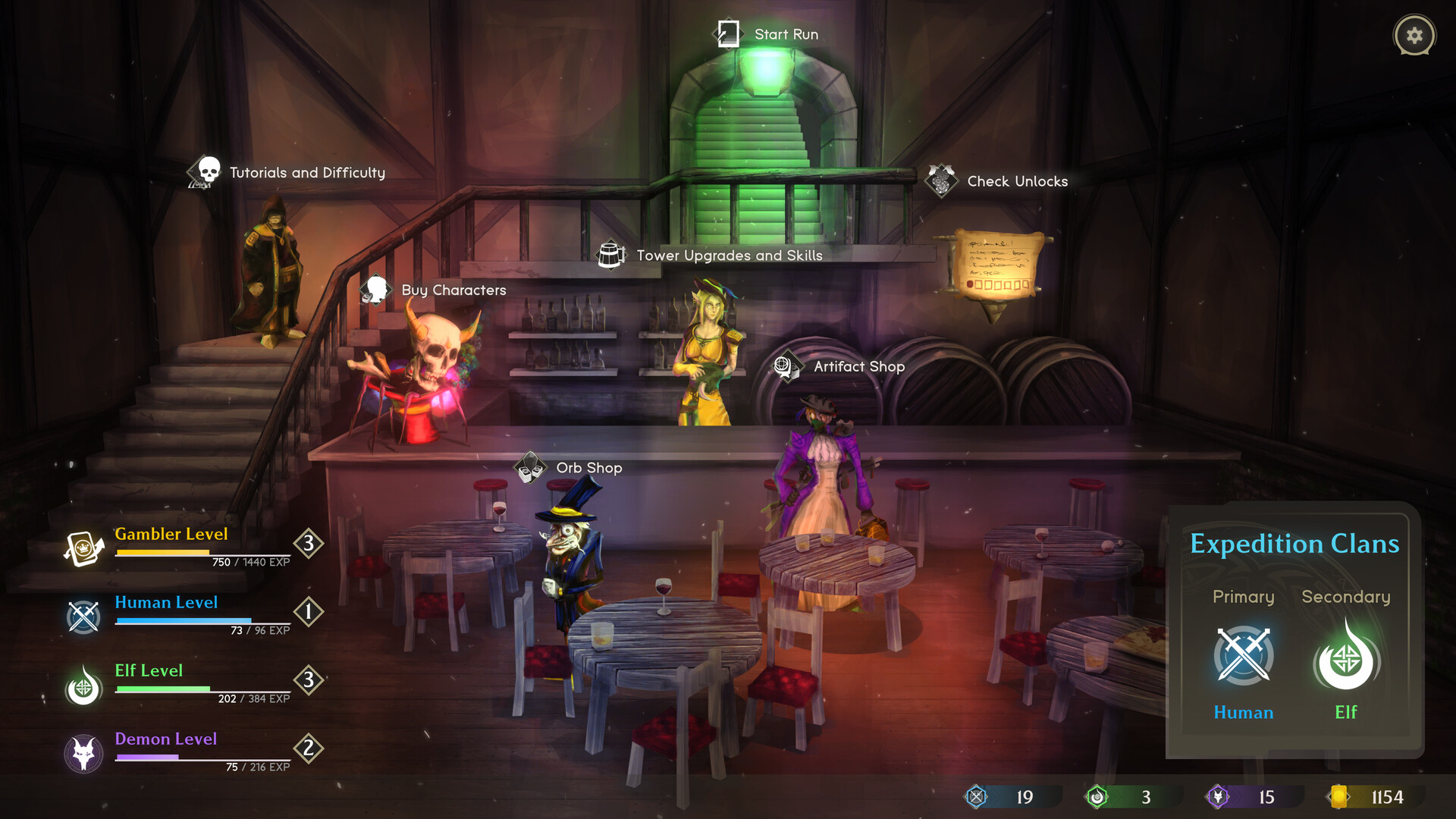Click the Human Level crossed swords icon
The image size is (1456, 819).
point(83,617)
